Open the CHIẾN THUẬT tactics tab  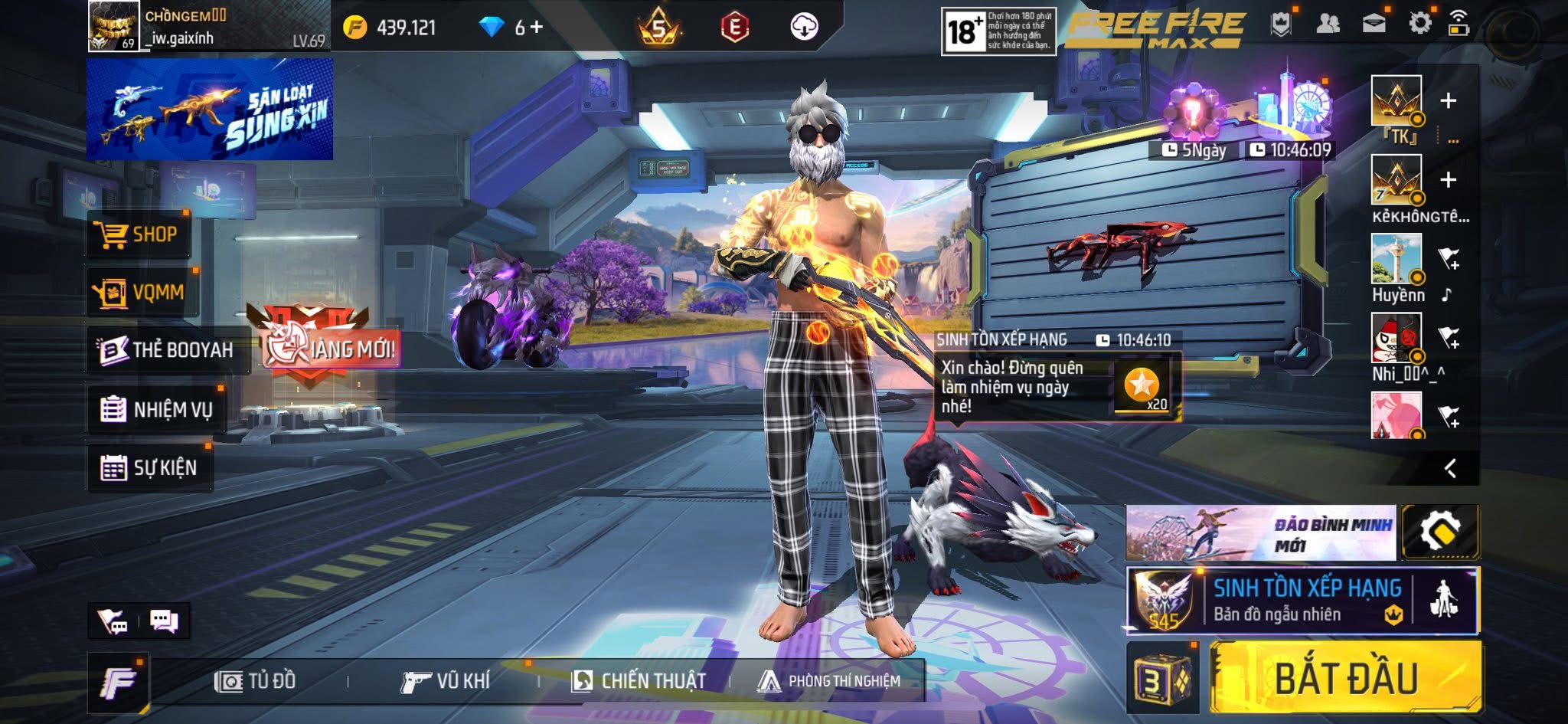tap(639, 681)
